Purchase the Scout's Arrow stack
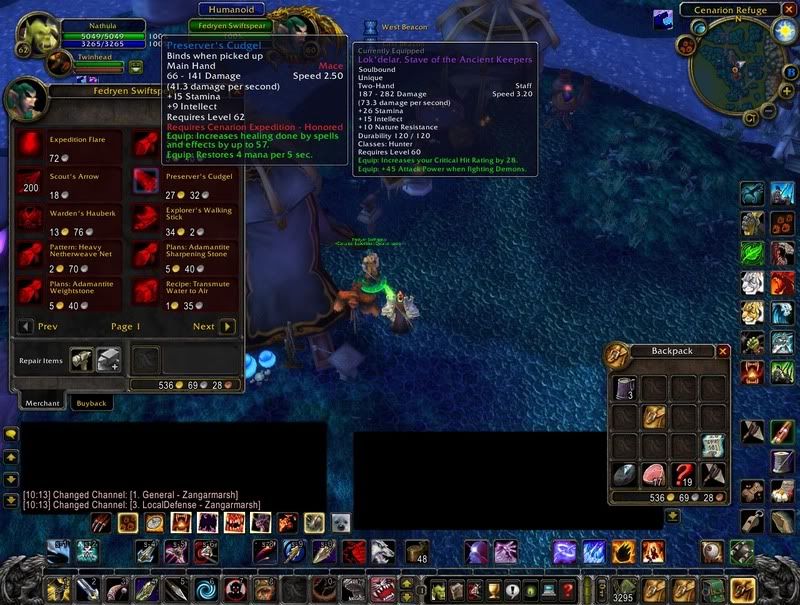This screenshot has width=800, height=605. click(x=31, y=182)
